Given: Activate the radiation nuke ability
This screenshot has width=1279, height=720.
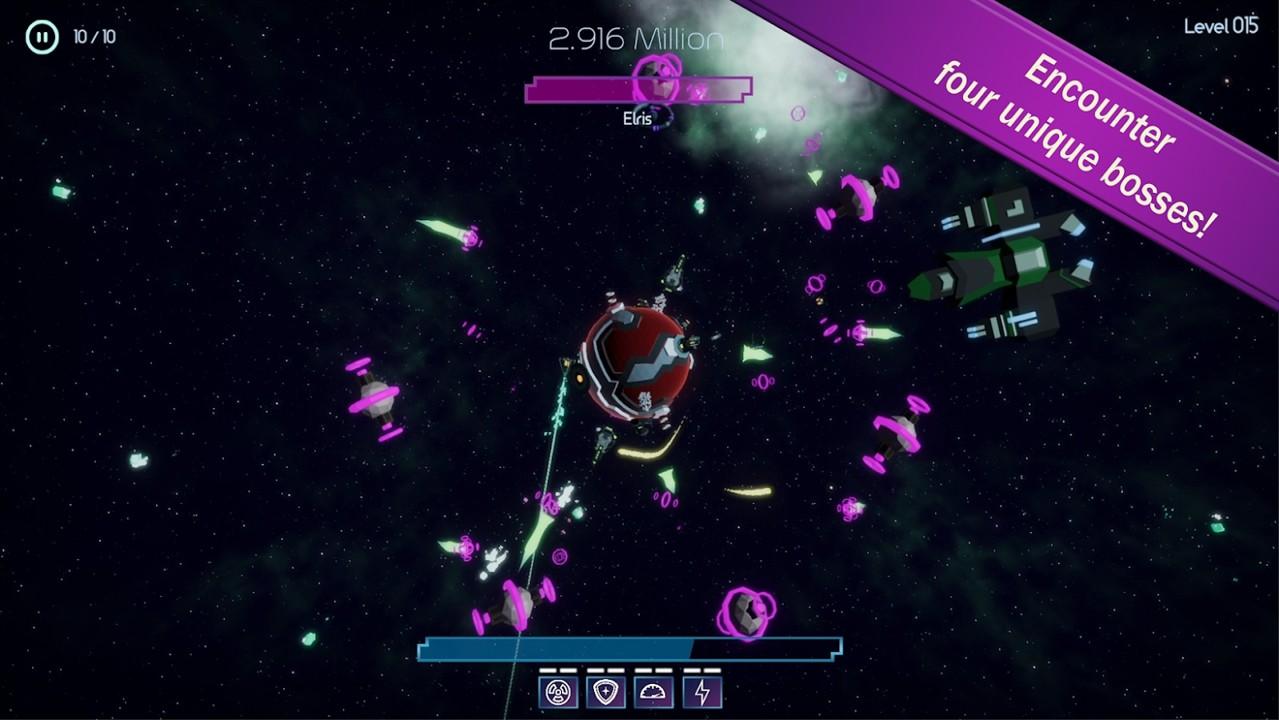Looking at the screenshot, I should pyautogui.click(x=558, y=691).
